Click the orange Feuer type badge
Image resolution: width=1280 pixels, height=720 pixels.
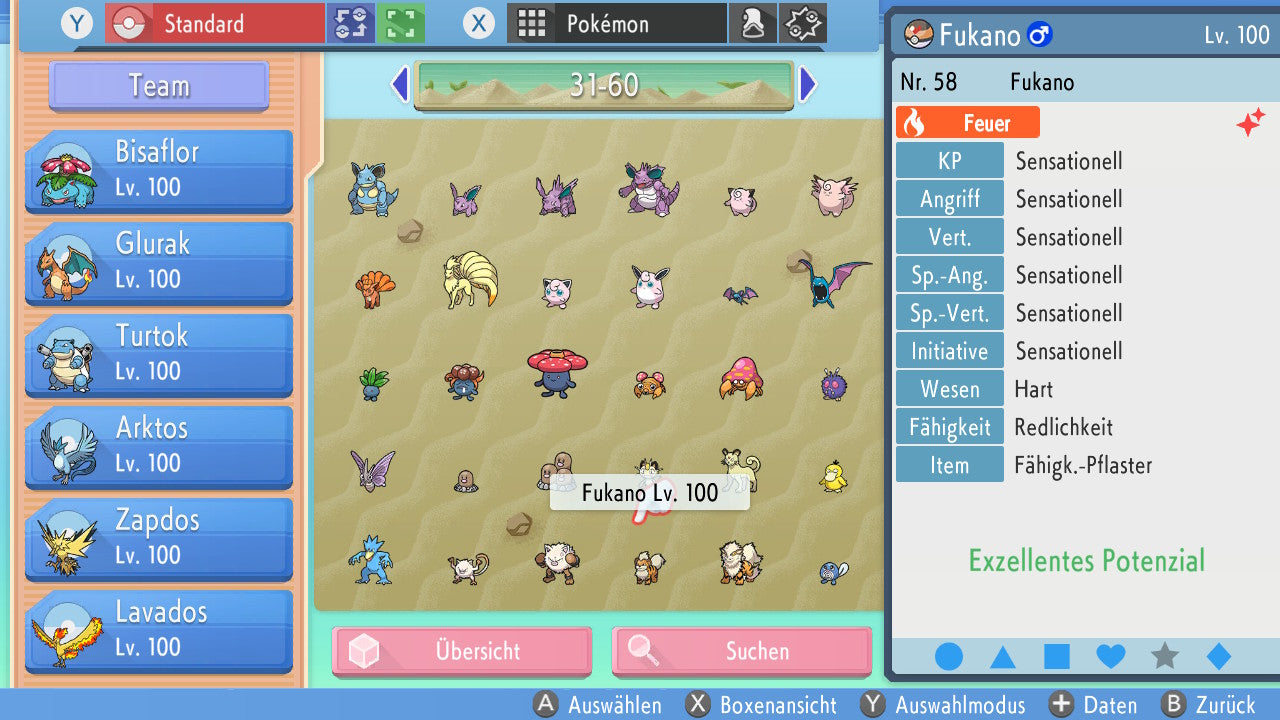[966, 121]
